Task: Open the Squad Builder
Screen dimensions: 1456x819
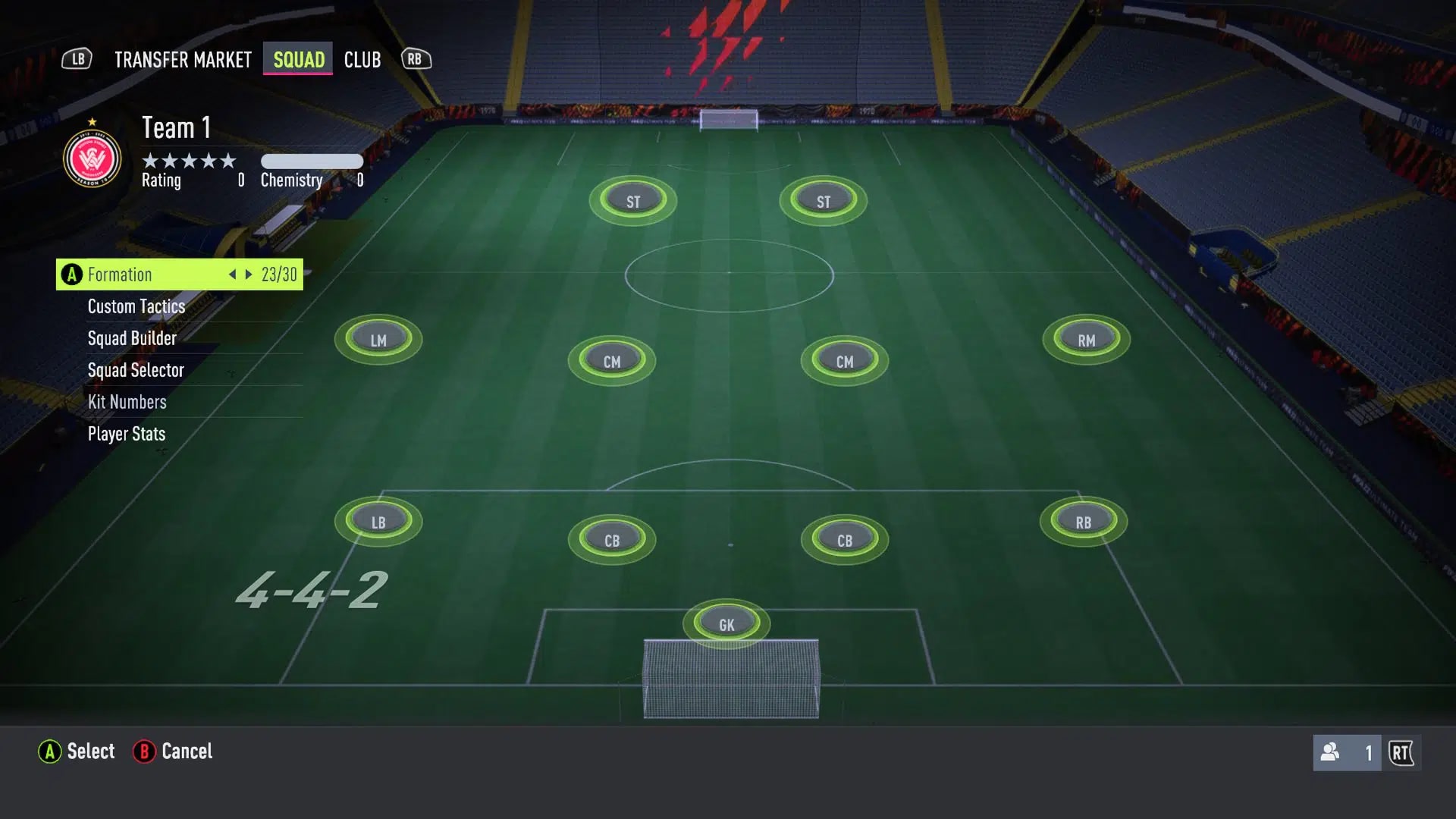Action: click(131, 338)
